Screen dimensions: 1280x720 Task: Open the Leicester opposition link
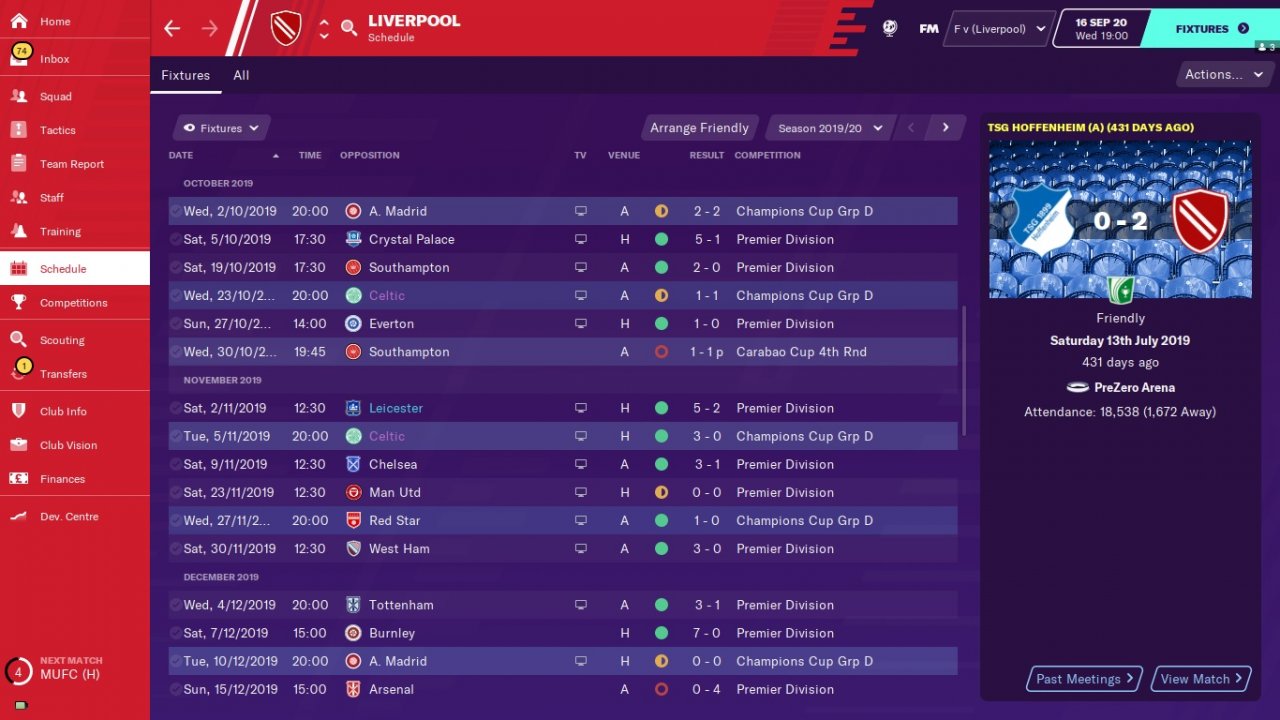396,408
